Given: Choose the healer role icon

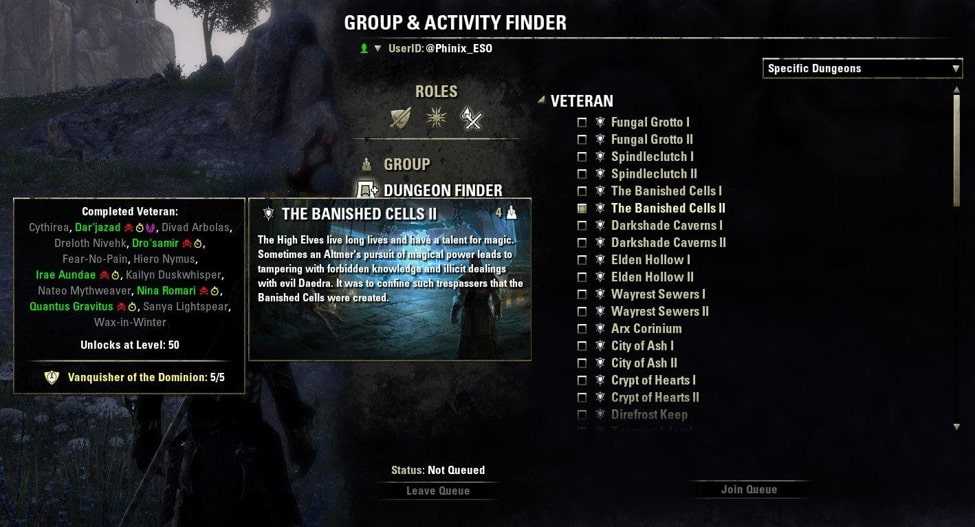Looking at the screenshot, I should (436, 119).
